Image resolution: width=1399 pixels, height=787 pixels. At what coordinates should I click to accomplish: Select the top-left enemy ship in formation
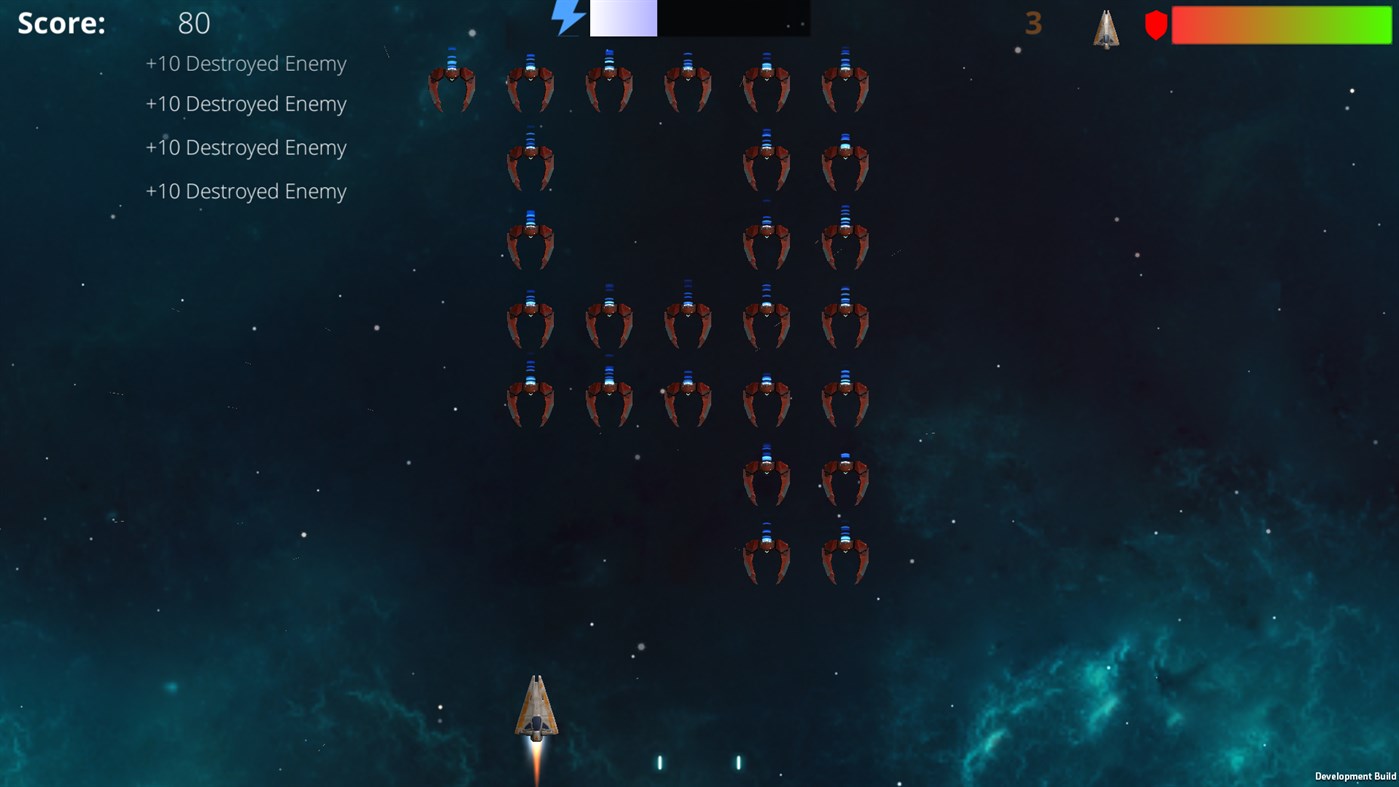tap(452, 82)
